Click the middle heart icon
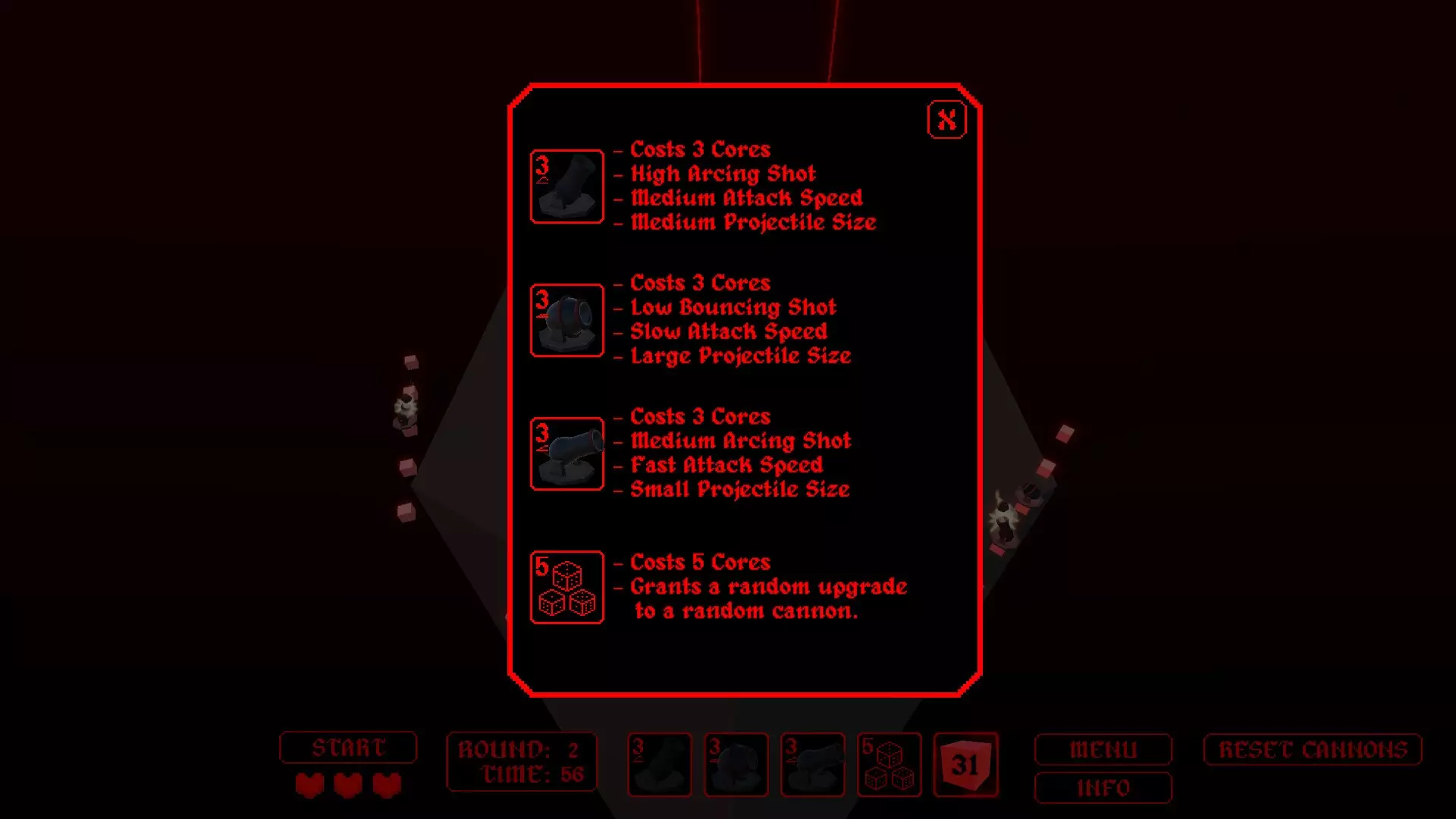This screenshot has width=1456, height=819. [348, 786]
